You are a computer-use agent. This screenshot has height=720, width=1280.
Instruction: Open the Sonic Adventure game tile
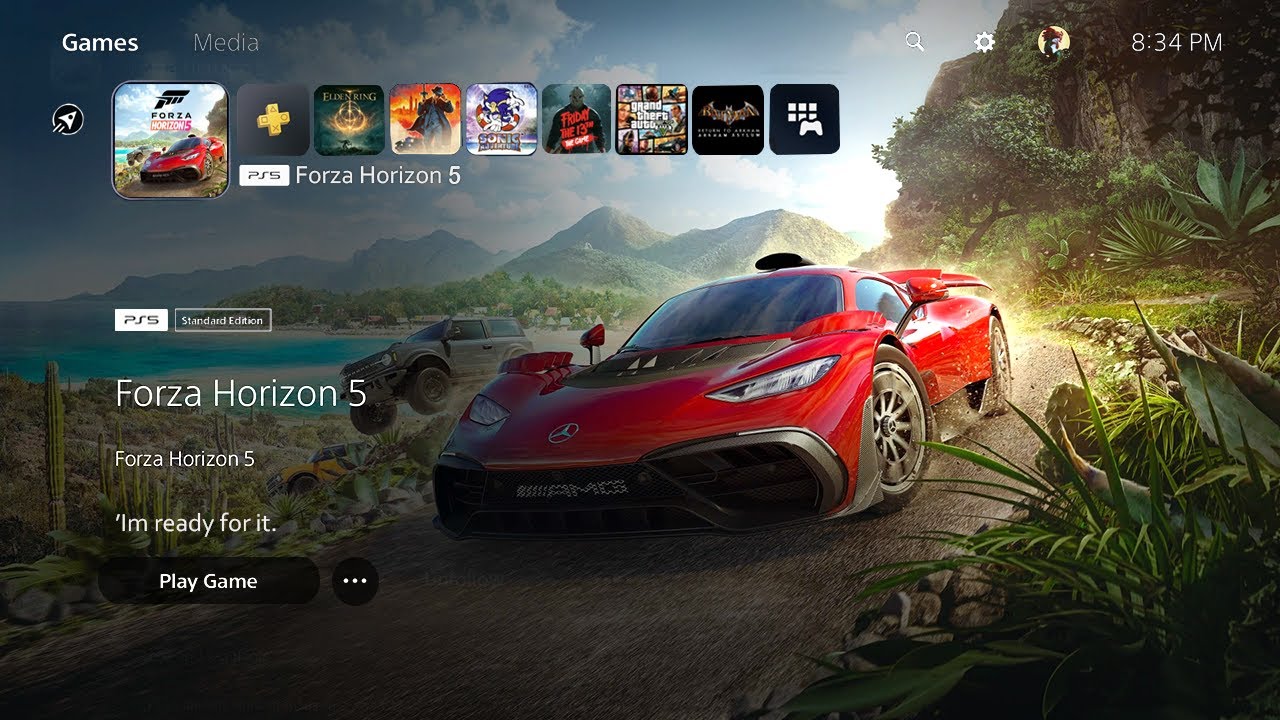[501, 118]
